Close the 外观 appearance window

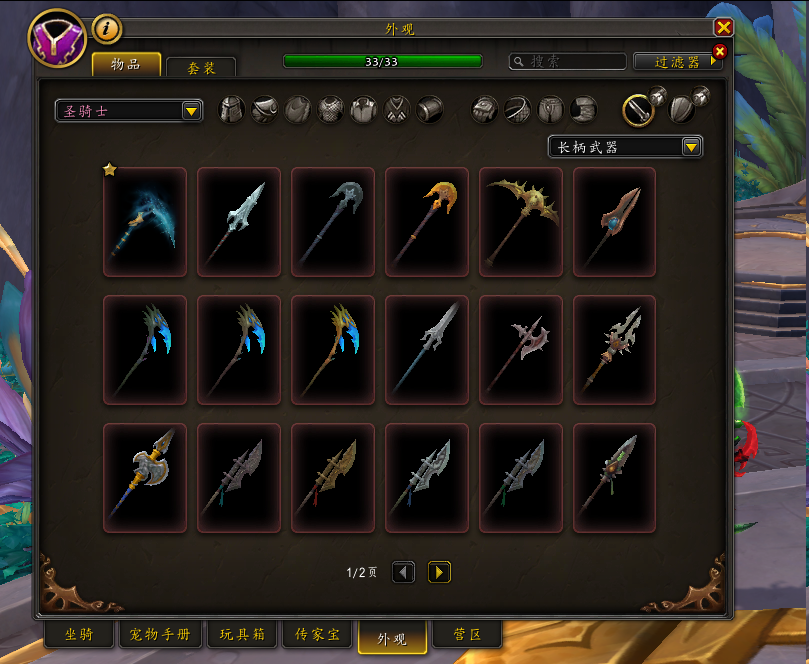click(x=723, y=28)
